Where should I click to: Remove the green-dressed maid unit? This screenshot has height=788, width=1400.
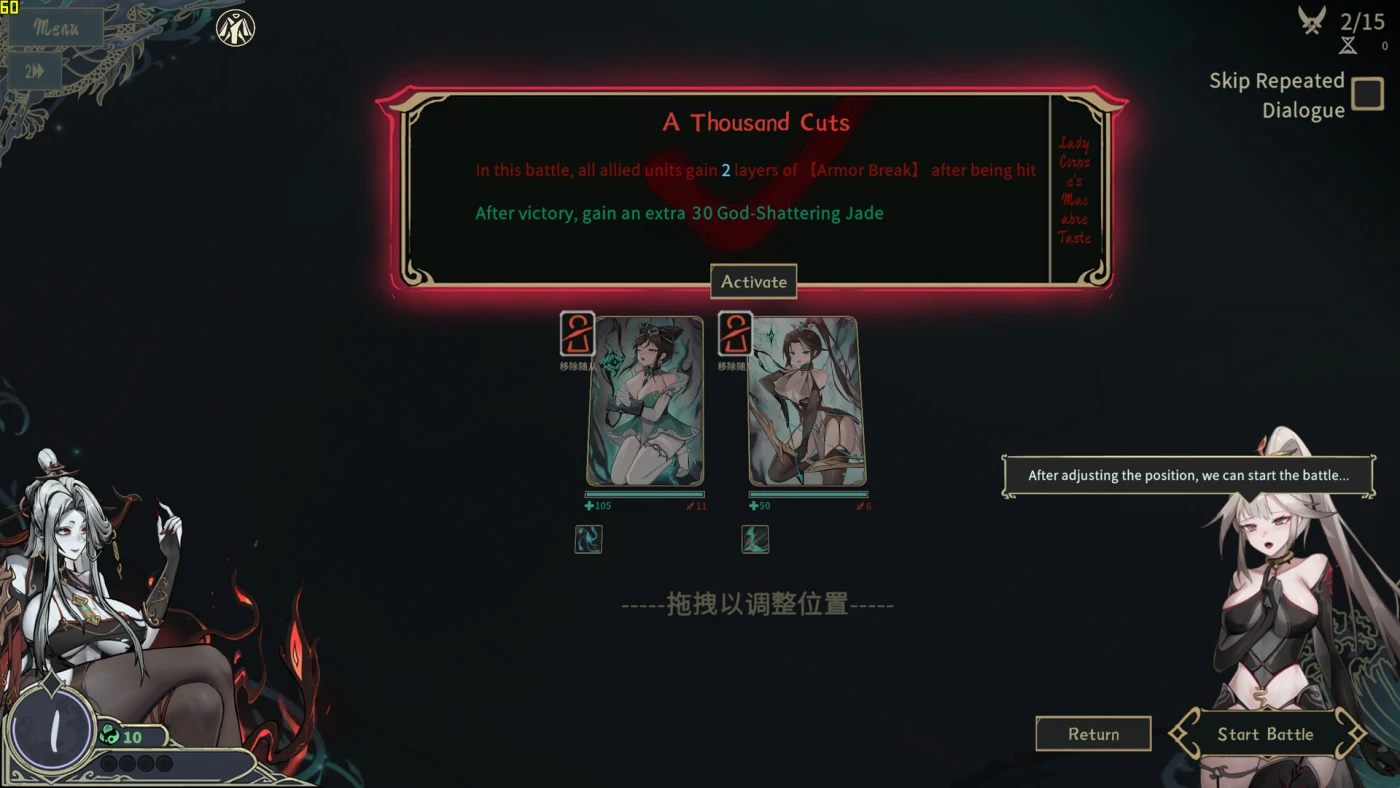coord(577,334)
